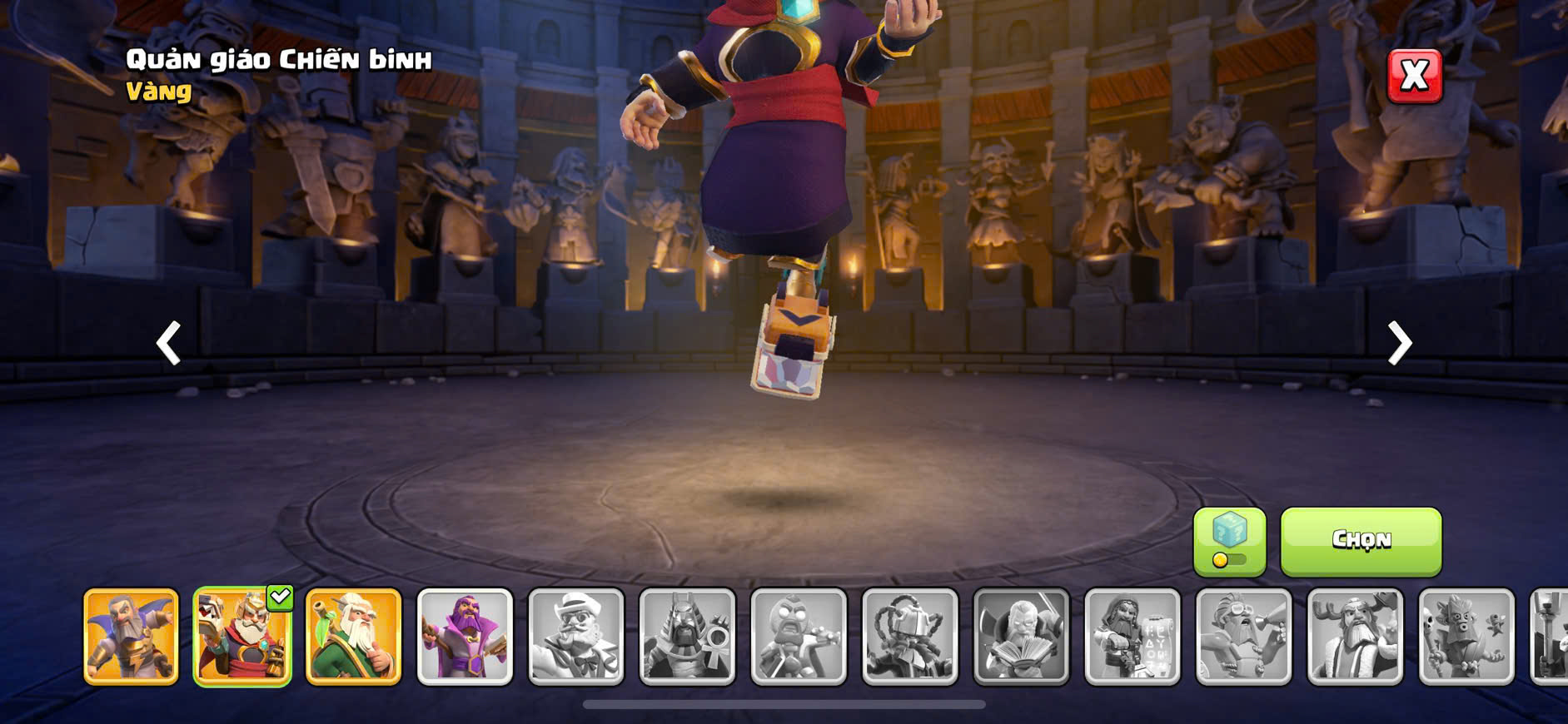This screenshot has width=1568, height=724.
Task: Choose the locked helmeted knight with chains skin
Action: (x=910, y=637)
